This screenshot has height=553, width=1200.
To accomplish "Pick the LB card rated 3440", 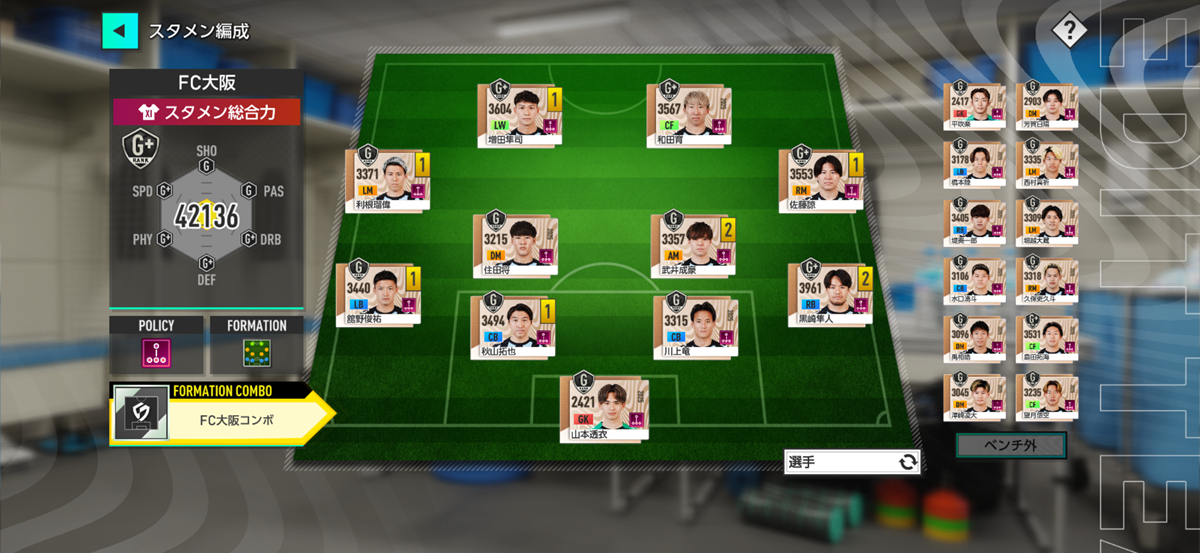I will 376,294.
